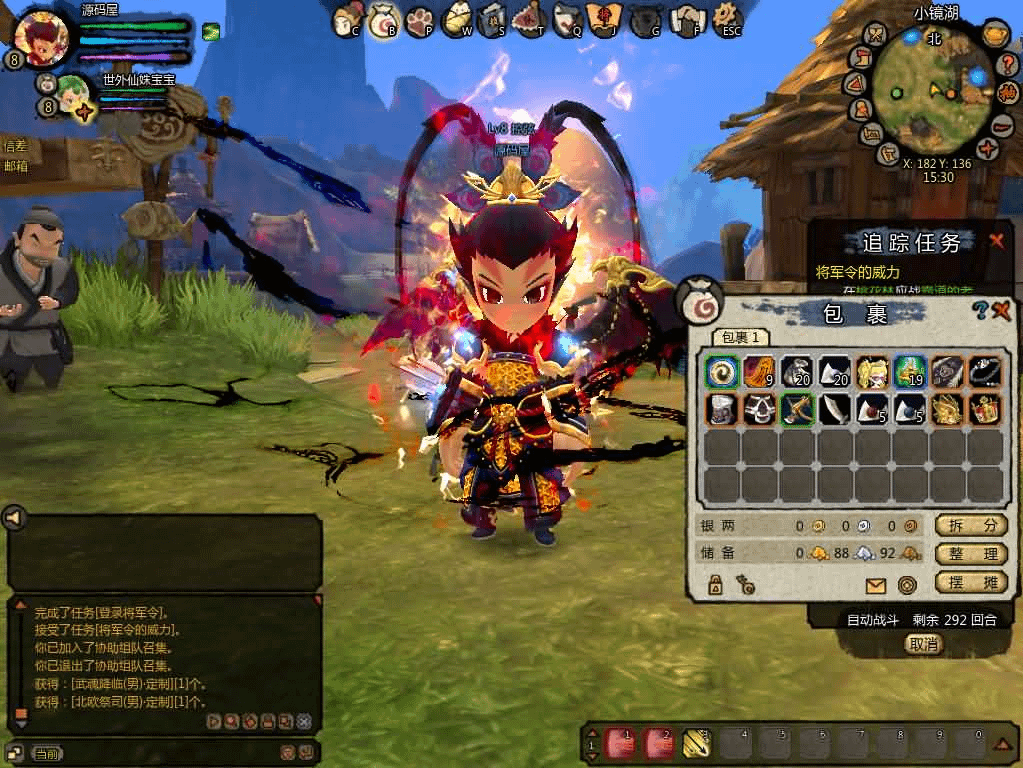Click the envelope mail icon in the bag
The height and width of the screenshot is (768, 1023).
coord(875,586)
